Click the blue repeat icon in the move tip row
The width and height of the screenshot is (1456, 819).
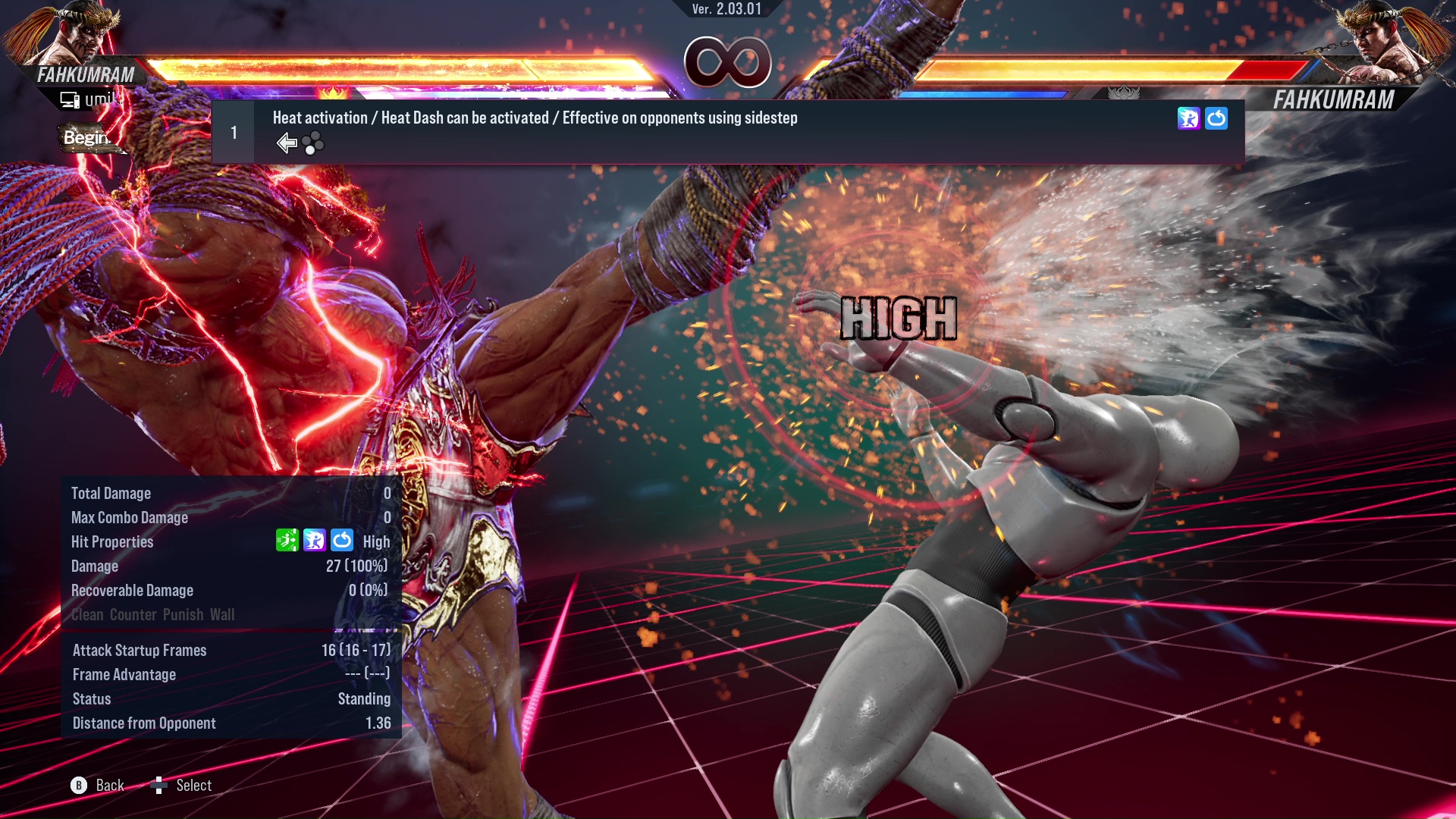pyautogui.click(x=1217, y=118)
